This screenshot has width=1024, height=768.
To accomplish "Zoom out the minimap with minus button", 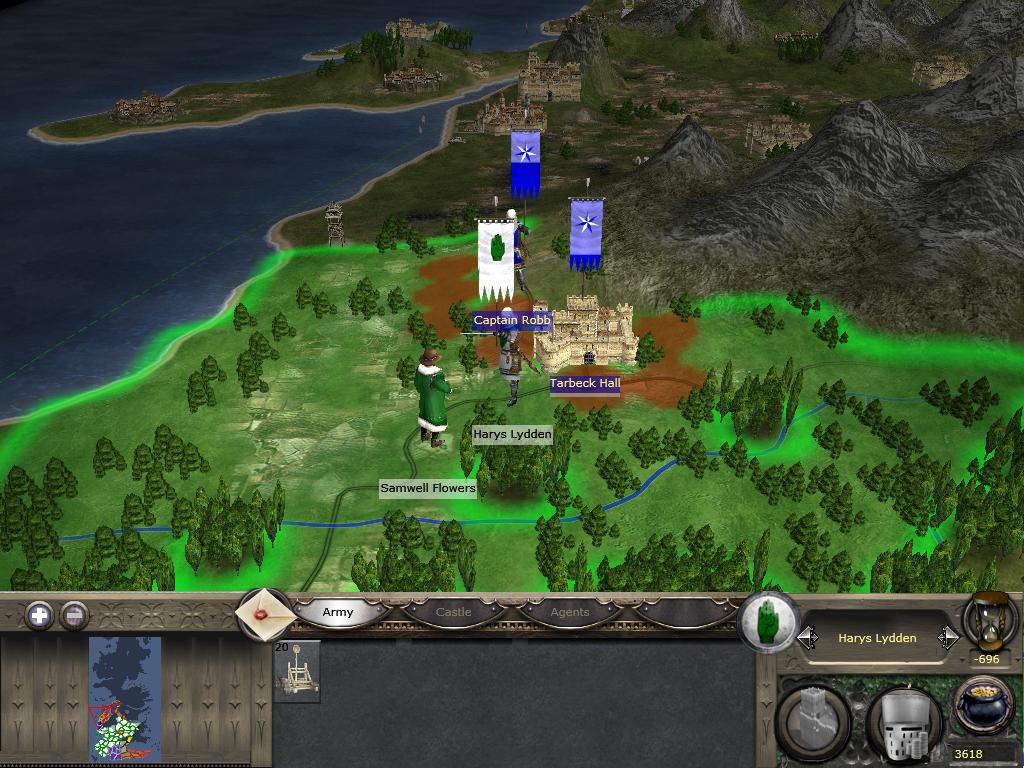I will [x=74, y=615].
